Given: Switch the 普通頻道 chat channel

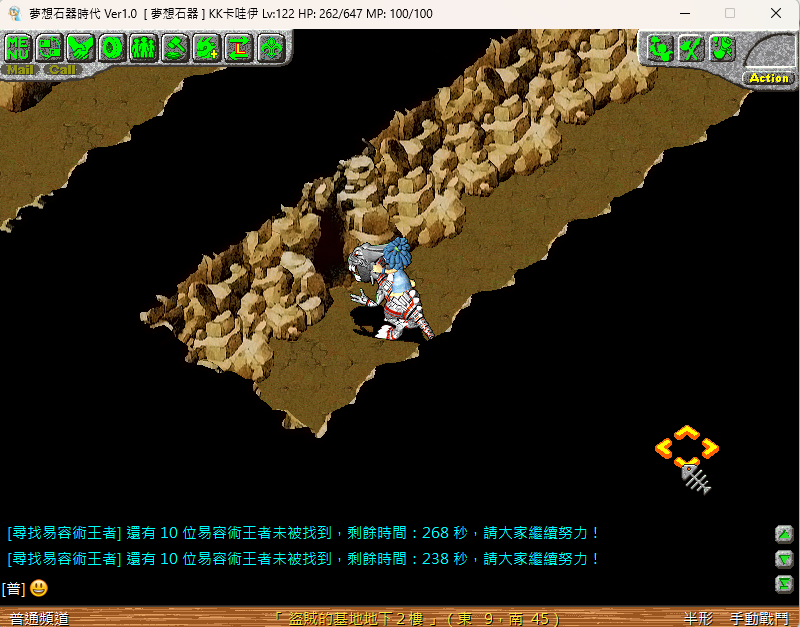Looking at the screenshot, I should [x=40, y=619].
